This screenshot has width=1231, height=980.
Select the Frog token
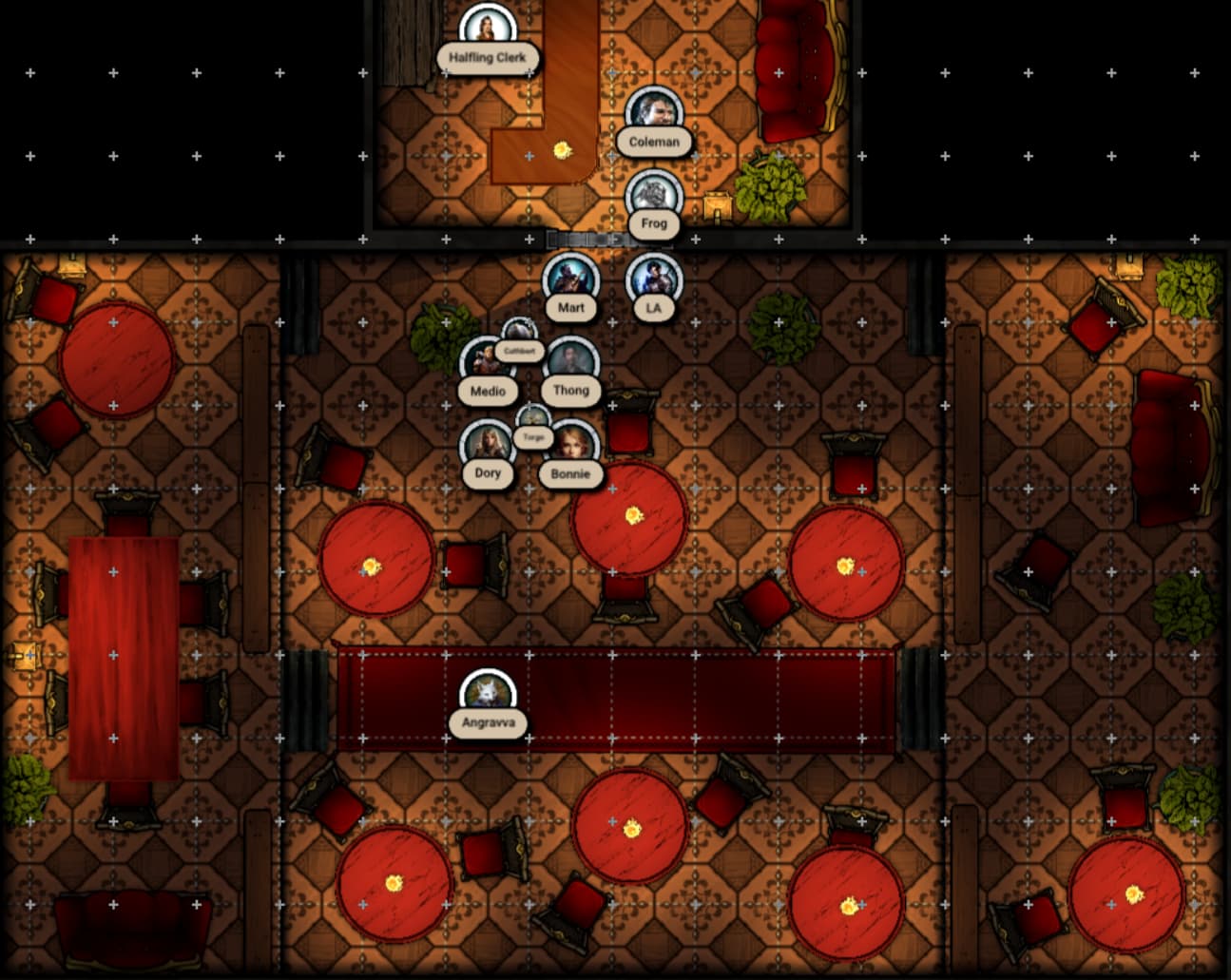(x=654, y=195)
